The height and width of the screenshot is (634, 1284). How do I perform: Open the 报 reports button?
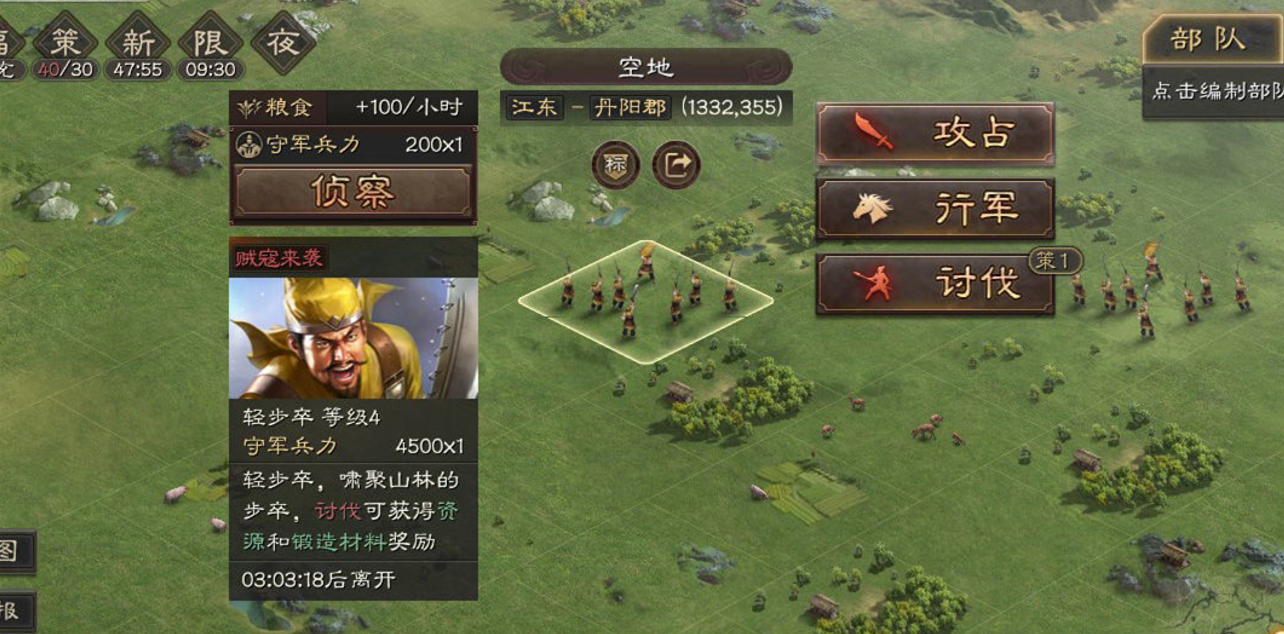(x=12, y=610)
